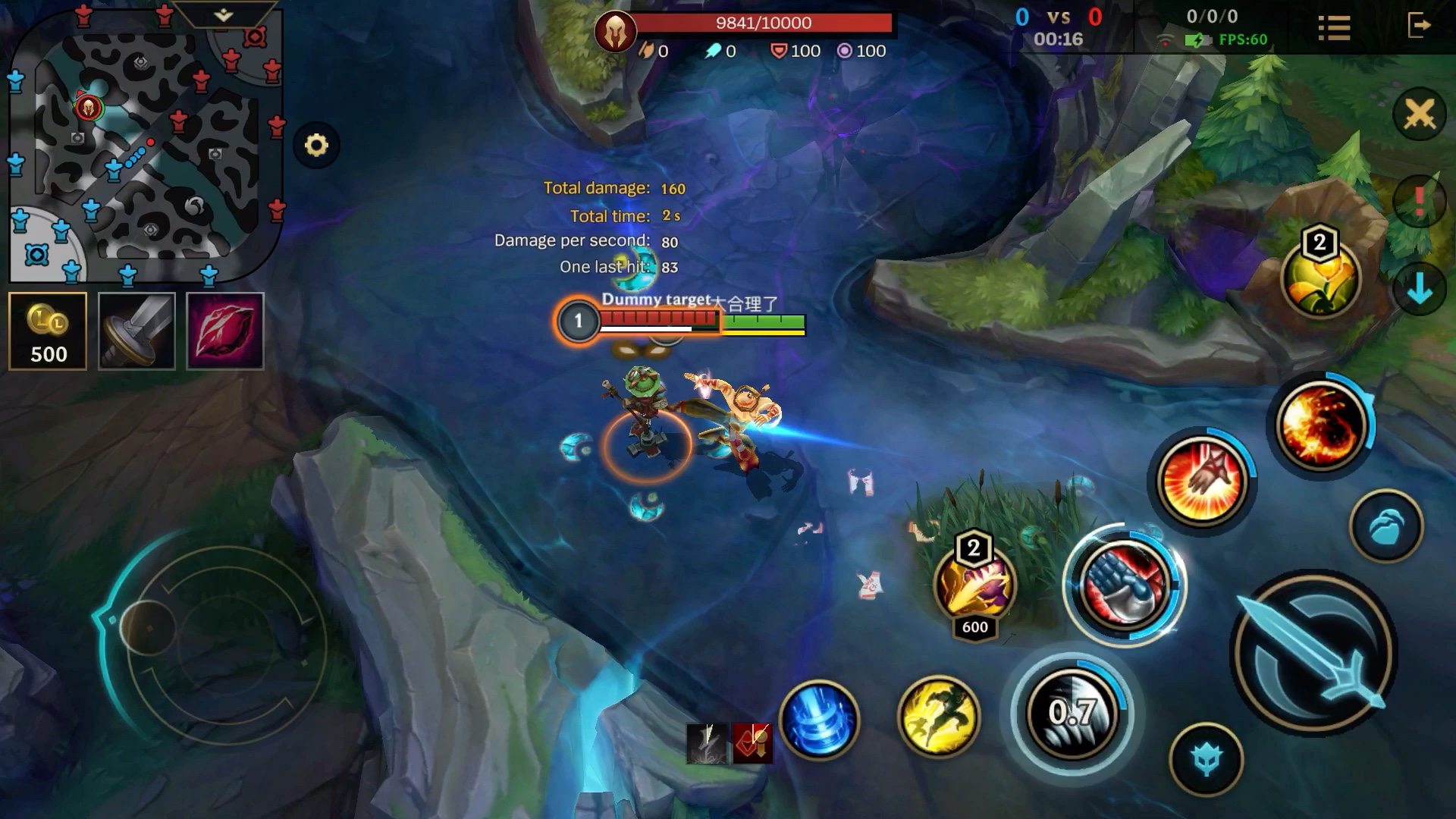
Task: Send the red exclamation danger ping
Action: 1419,201
